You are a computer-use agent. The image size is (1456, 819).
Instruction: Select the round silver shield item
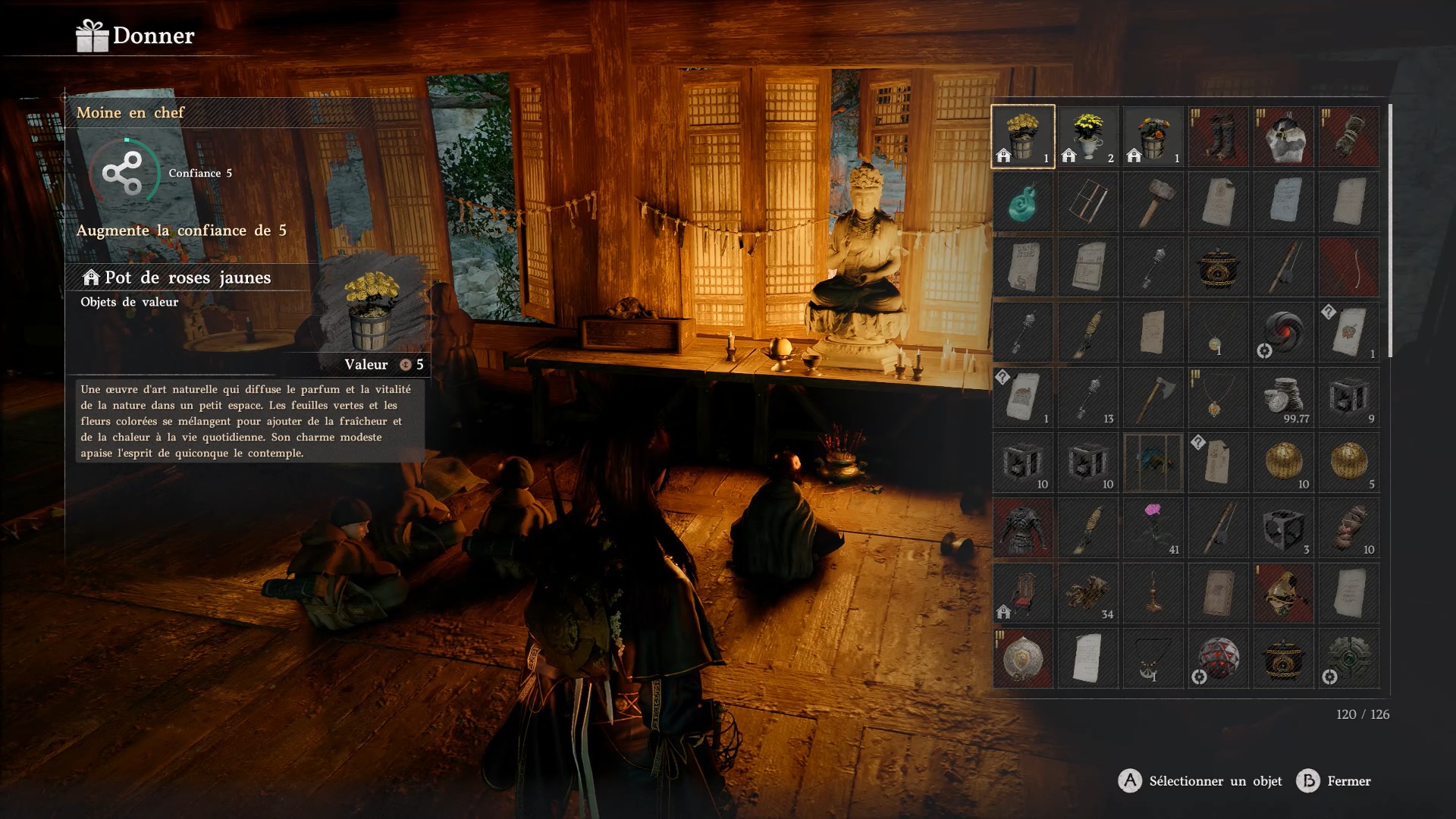pyautogui.click(x=1023, y=658)
